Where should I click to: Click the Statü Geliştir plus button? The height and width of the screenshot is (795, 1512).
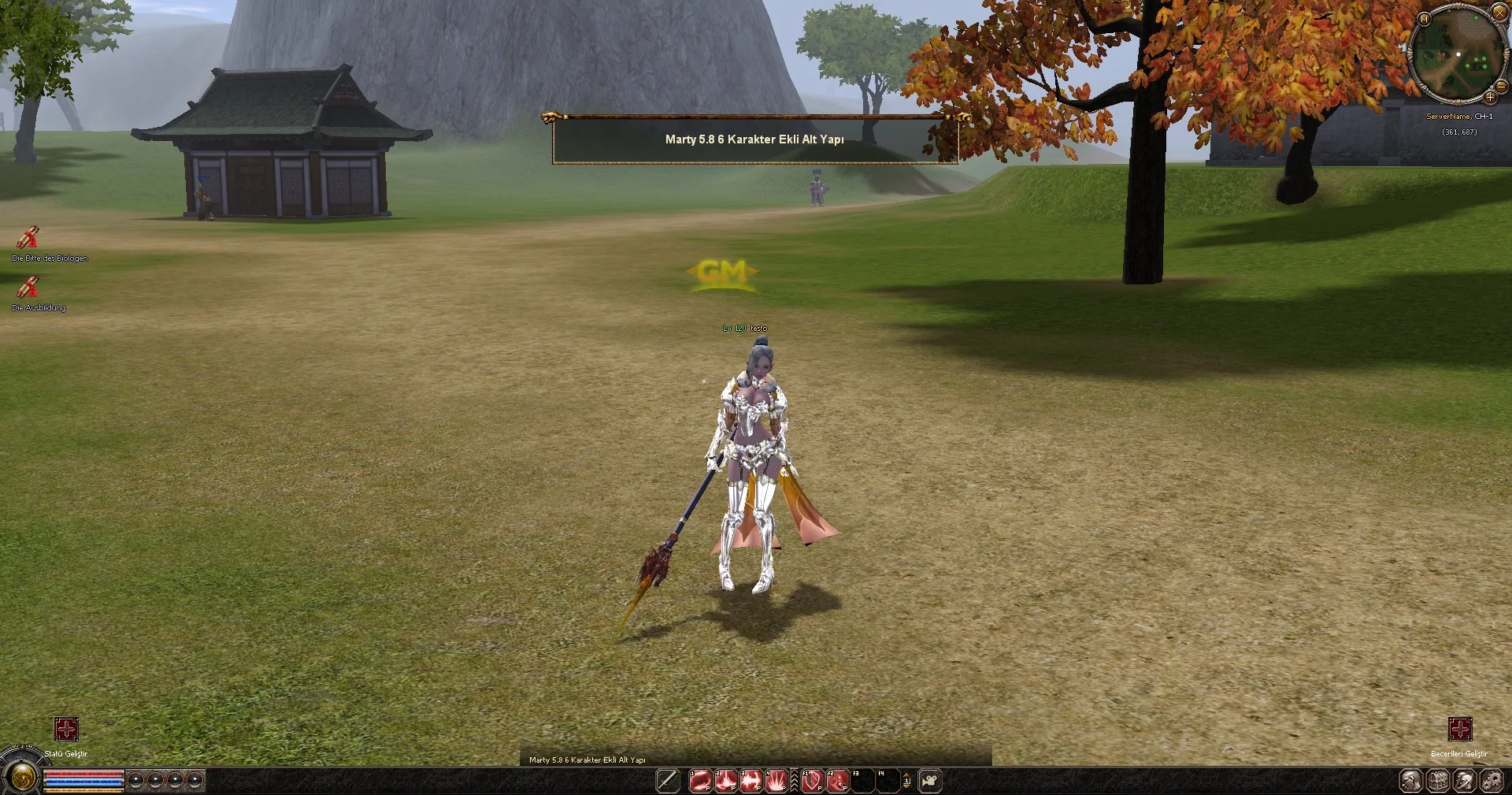[x=66, y=729]
